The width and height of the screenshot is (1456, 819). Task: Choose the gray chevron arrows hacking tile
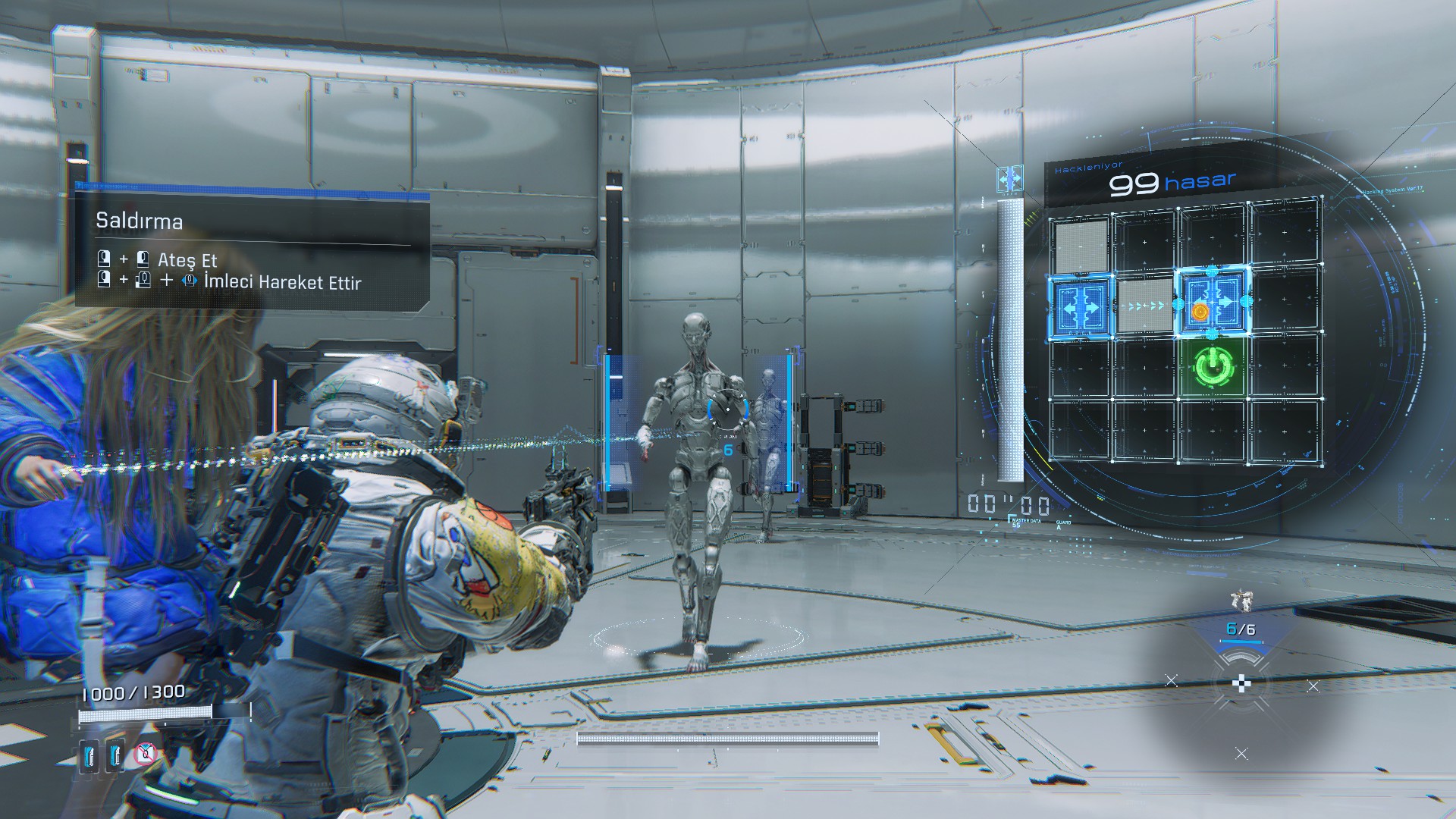pos(1145,306)
